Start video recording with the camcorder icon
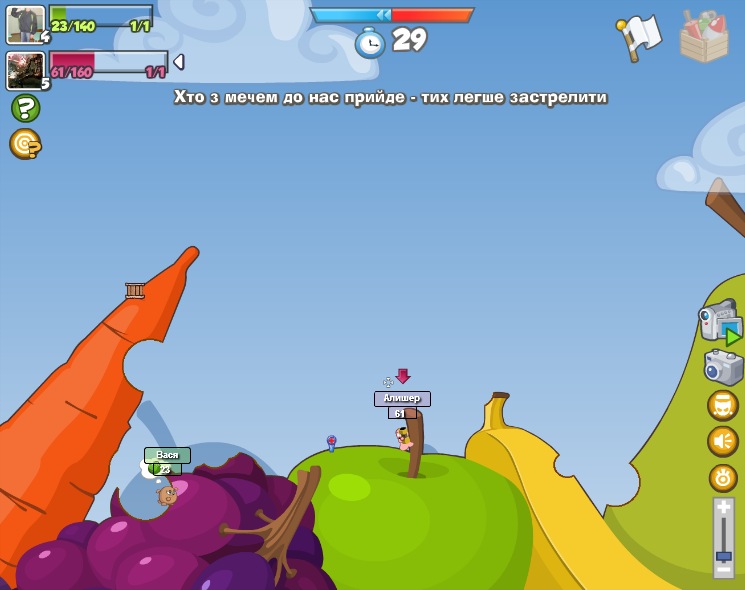745x590 pixels. click(720, 323)
